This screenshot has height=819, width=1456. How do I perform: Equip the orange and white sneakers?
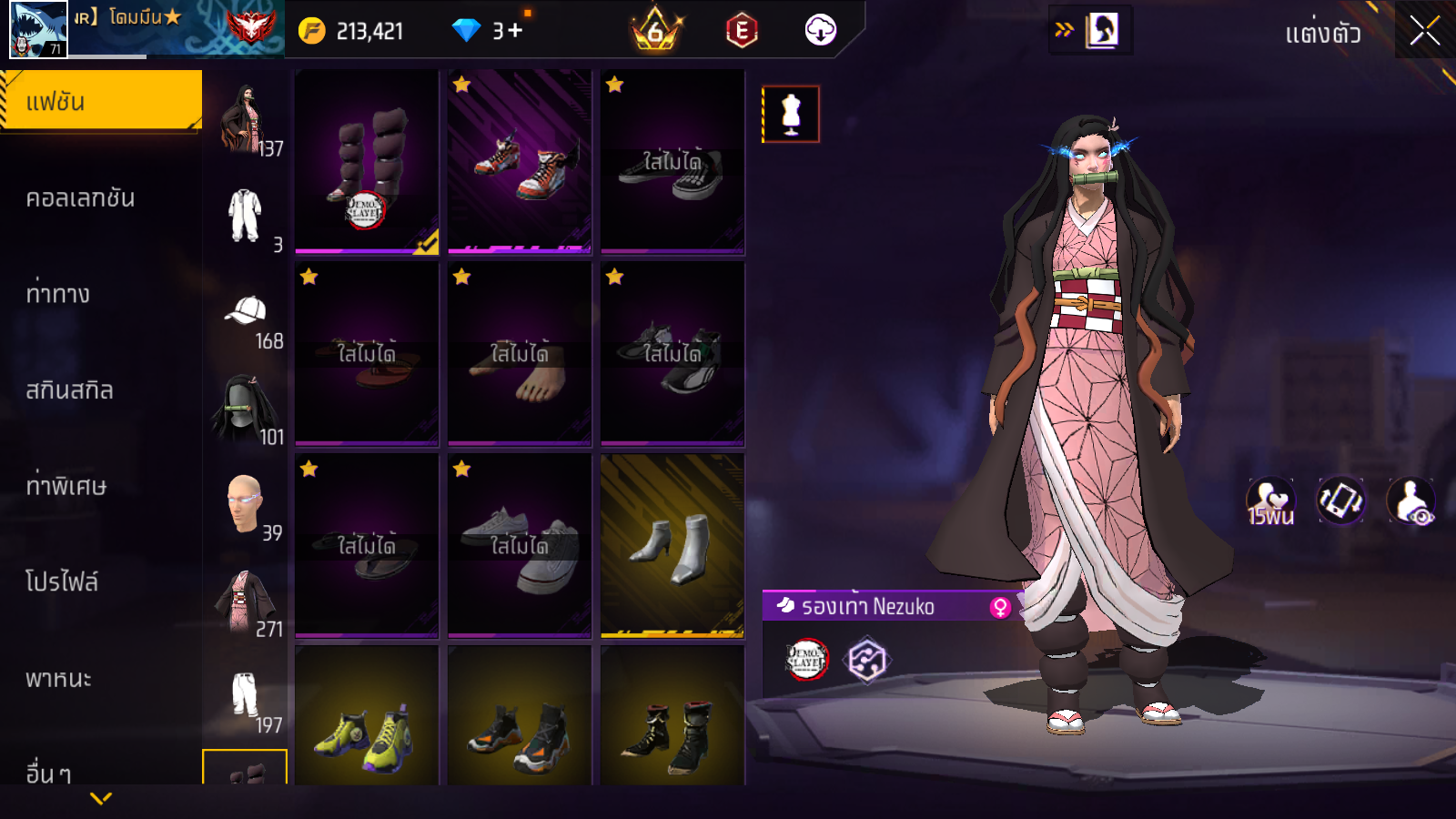click(x=520, y=162)
